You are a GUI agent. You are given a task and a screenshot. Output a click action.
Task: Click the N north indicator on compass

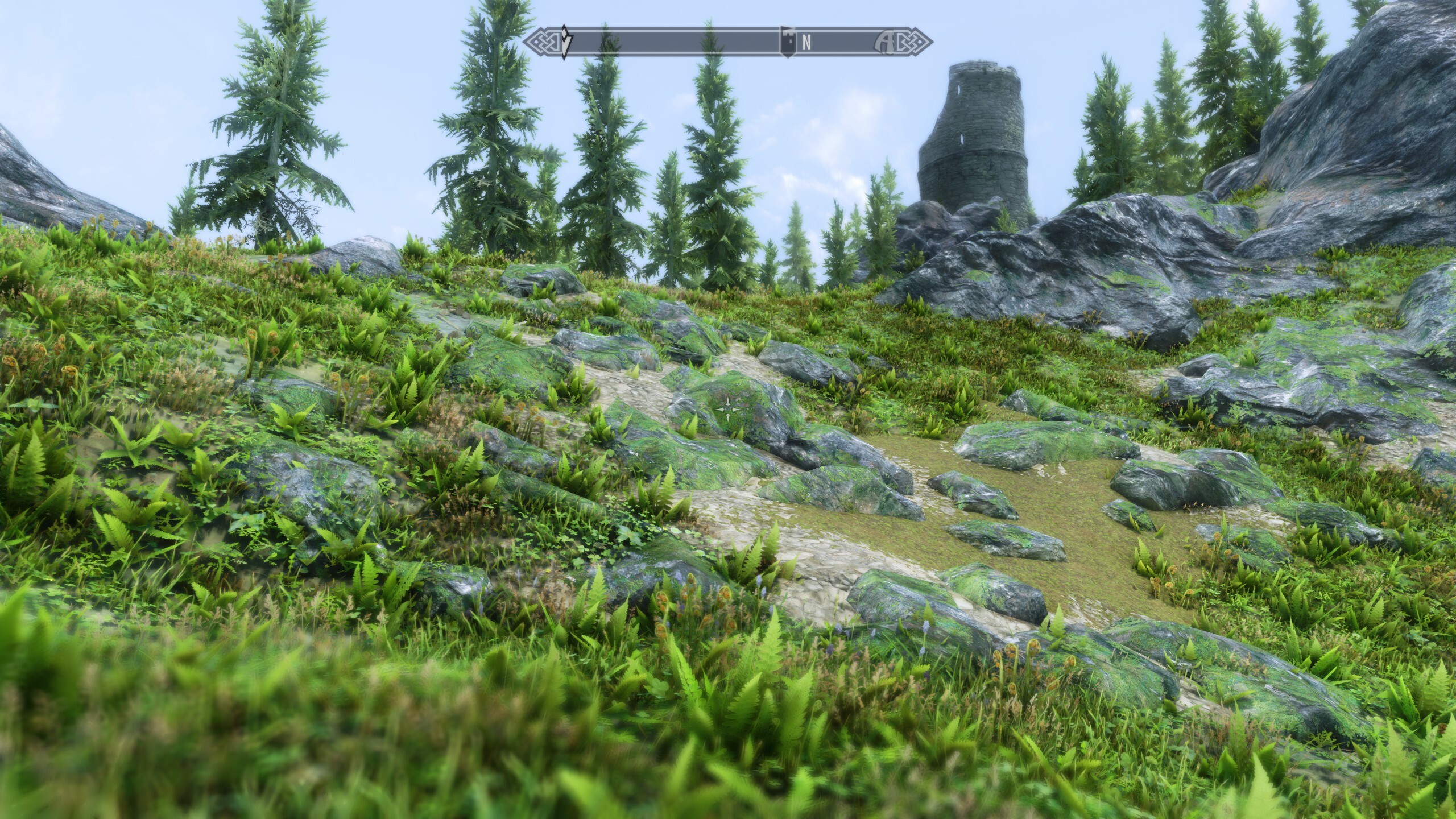(x=806, y=42)
